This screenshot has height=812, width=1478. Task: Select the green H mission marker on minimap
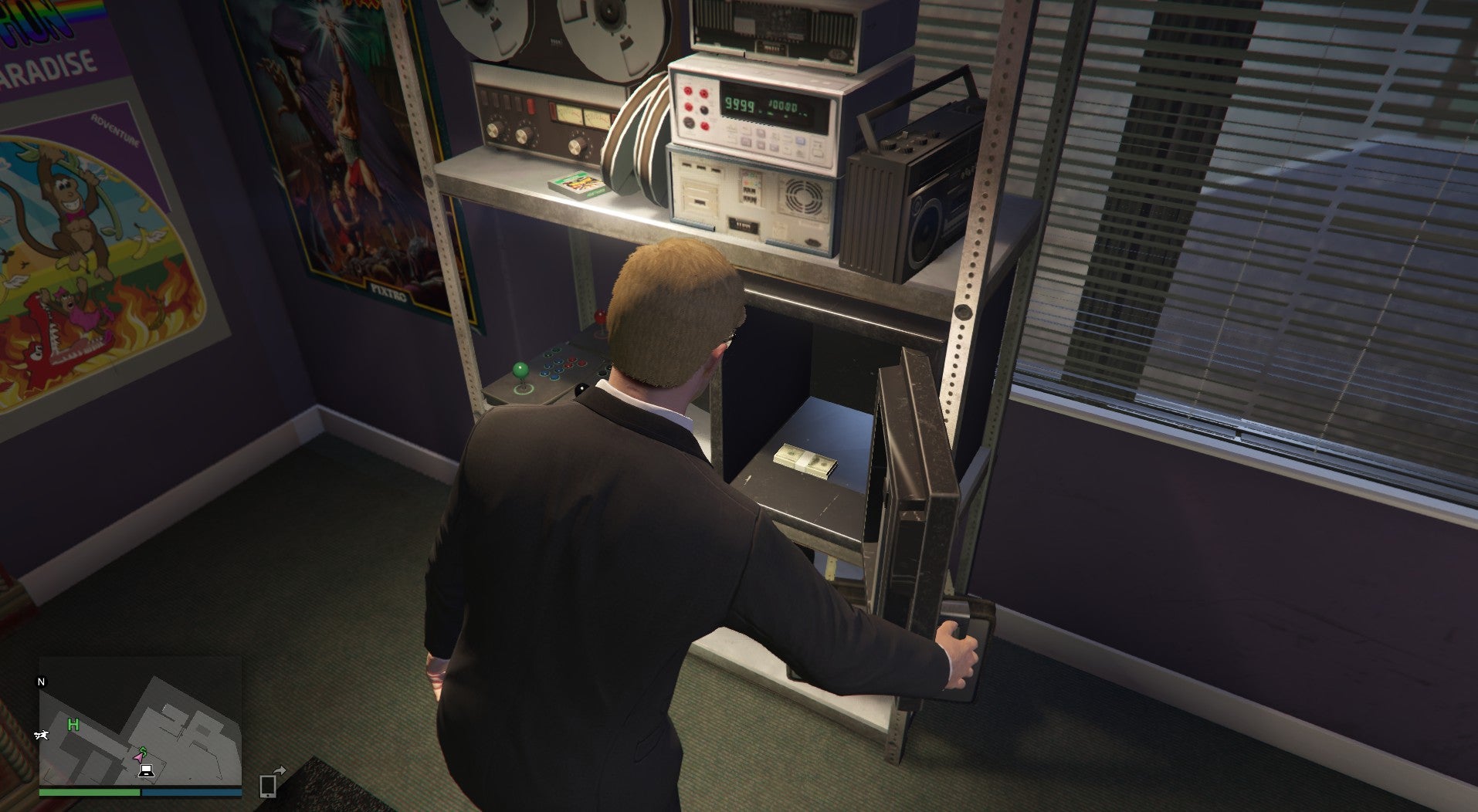(73, 726)
